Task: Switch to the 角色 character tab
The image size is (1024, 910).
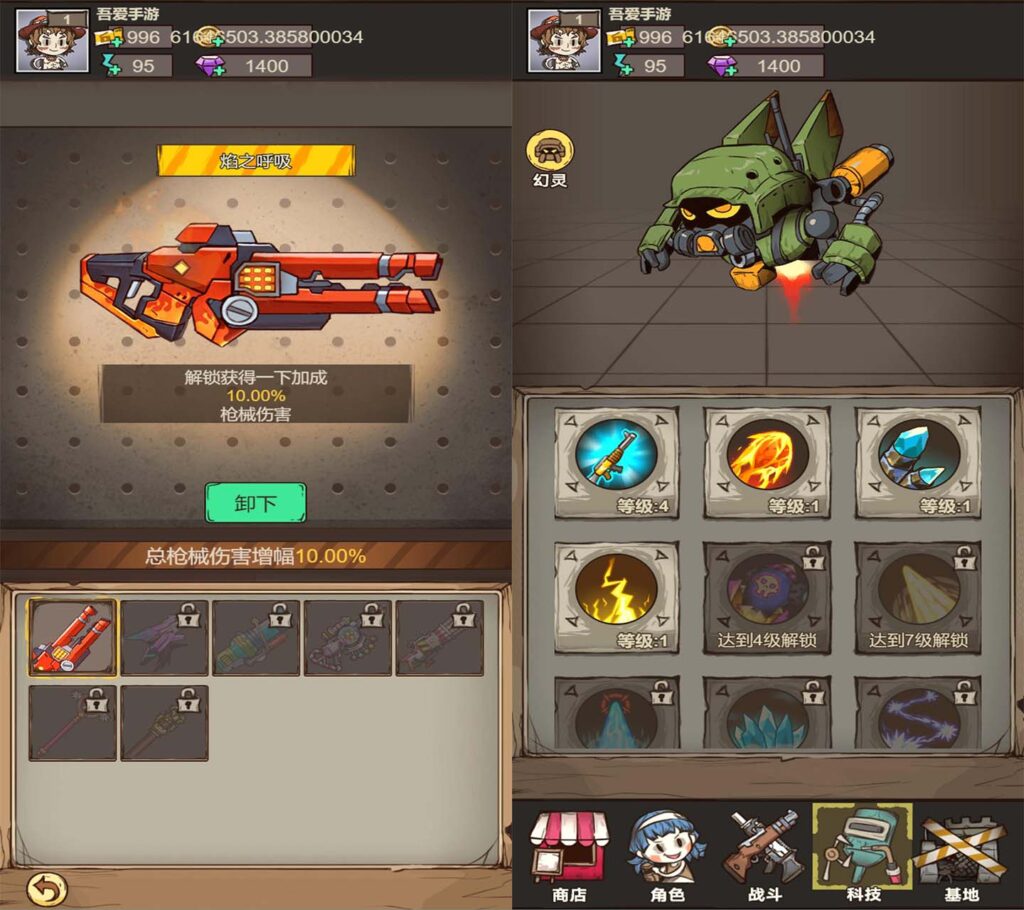Action: [x=666, y=856]
